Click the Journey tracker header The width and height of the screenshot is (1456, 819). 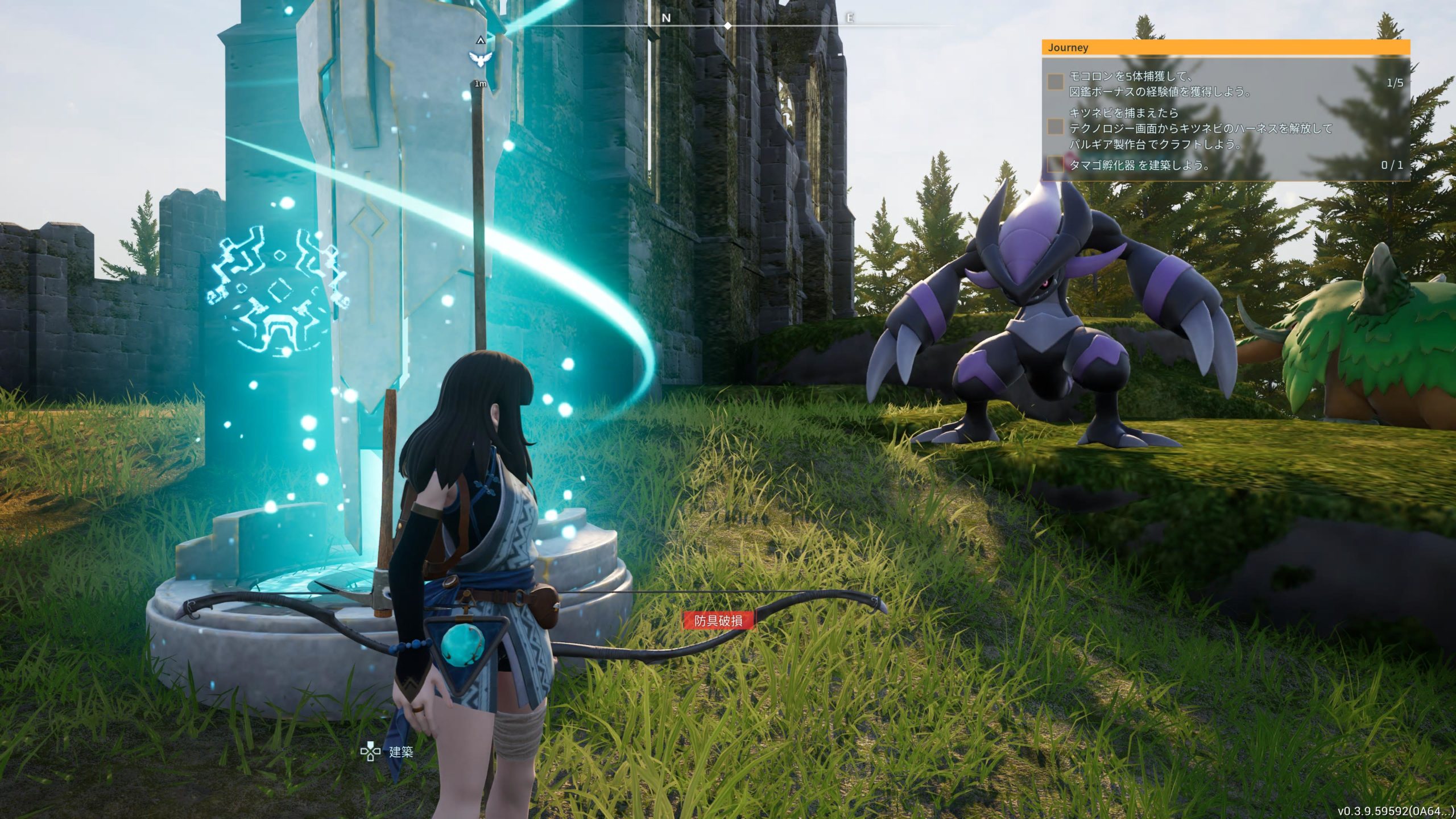(x=1225, y=48)
